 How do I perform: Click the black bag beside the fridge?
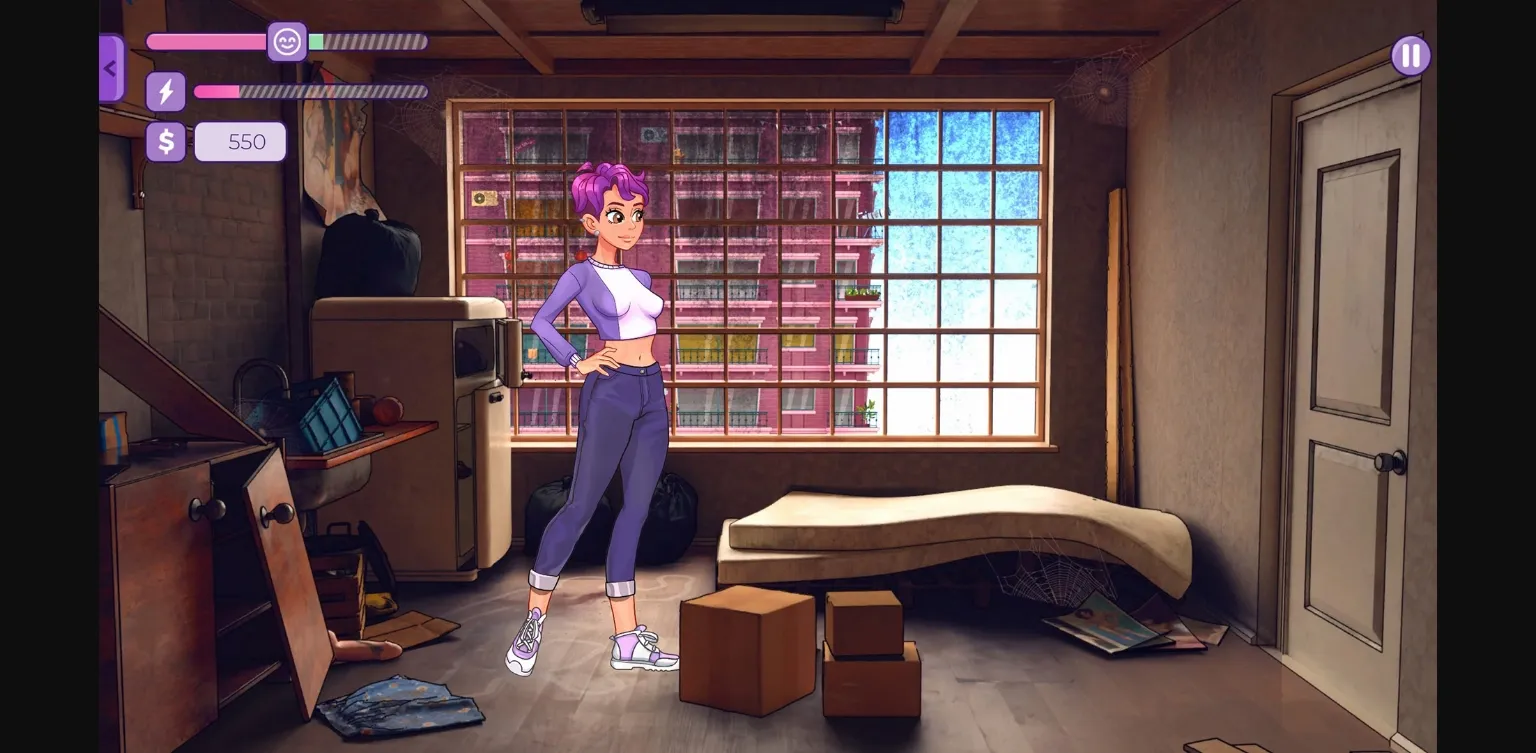pos(550,505)
